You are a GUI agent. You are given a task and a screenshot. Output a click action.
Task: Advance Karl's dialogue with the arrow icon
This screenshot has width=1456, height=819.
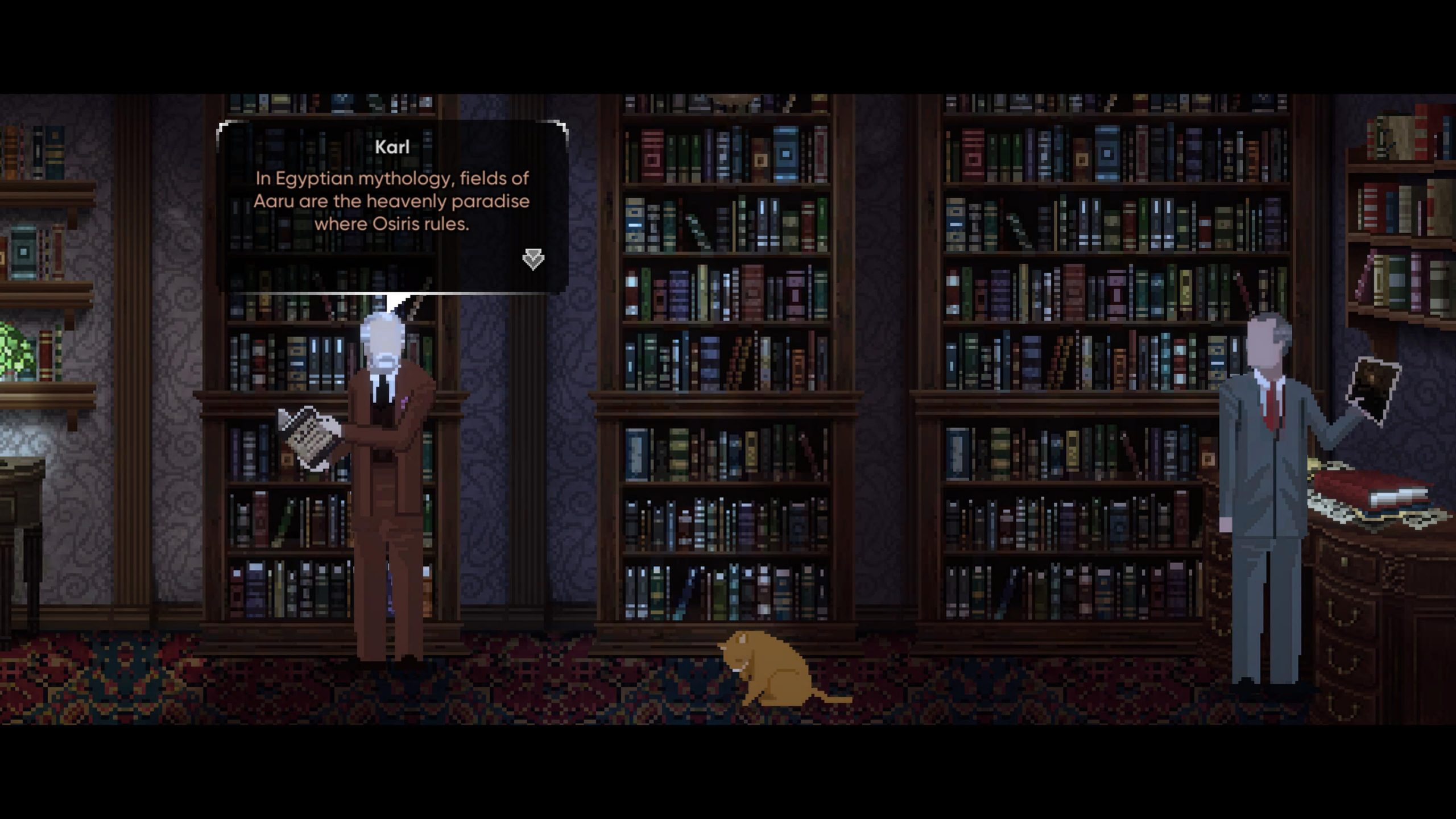pos(533,259)
